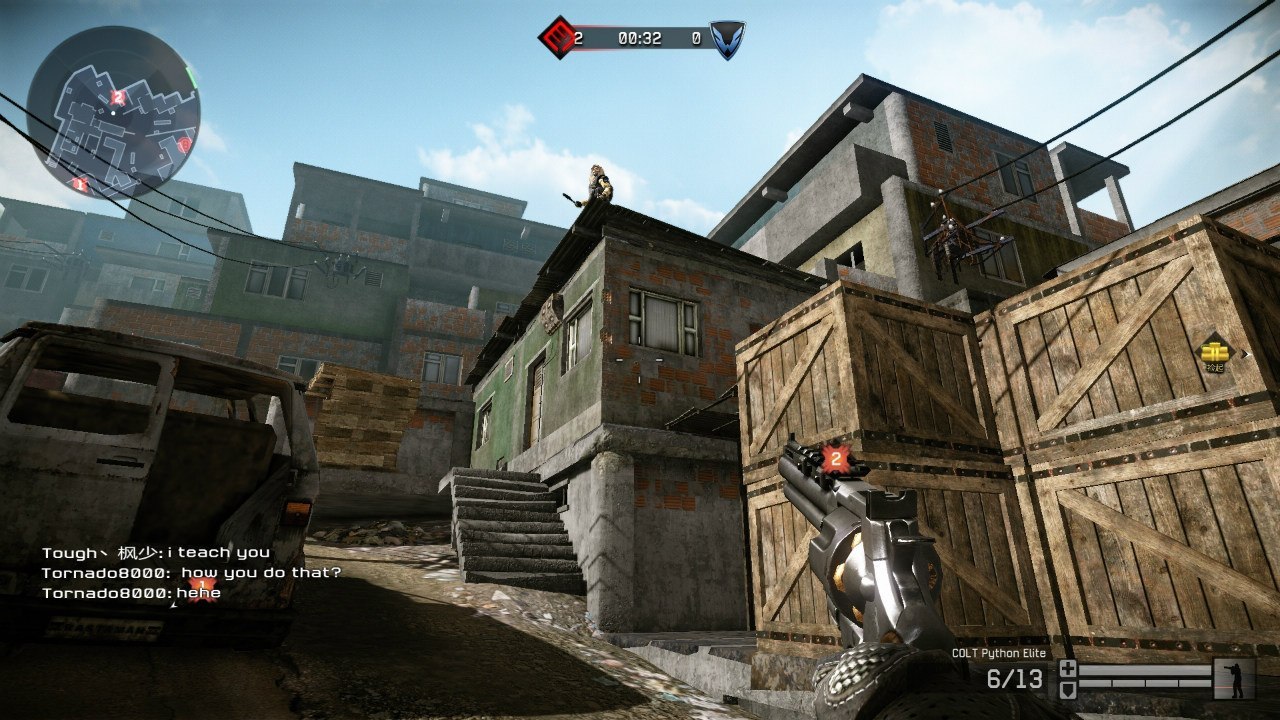This screenshot has width=1280, height=720.
Task: Select the red team emblem
Action: click(556, 38)
